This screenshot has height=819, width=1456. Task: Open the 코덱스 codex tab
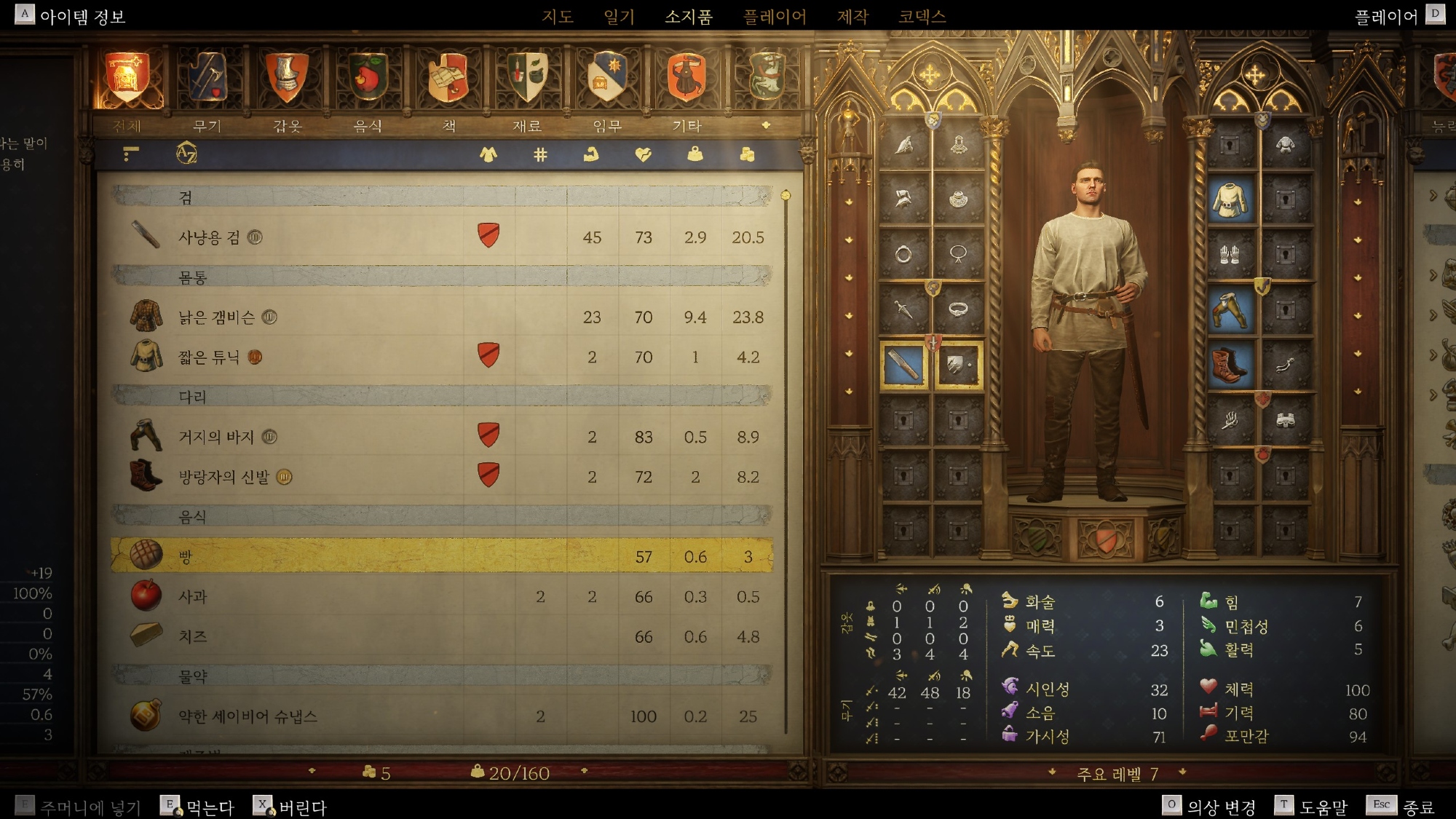[x=922, y=16]
